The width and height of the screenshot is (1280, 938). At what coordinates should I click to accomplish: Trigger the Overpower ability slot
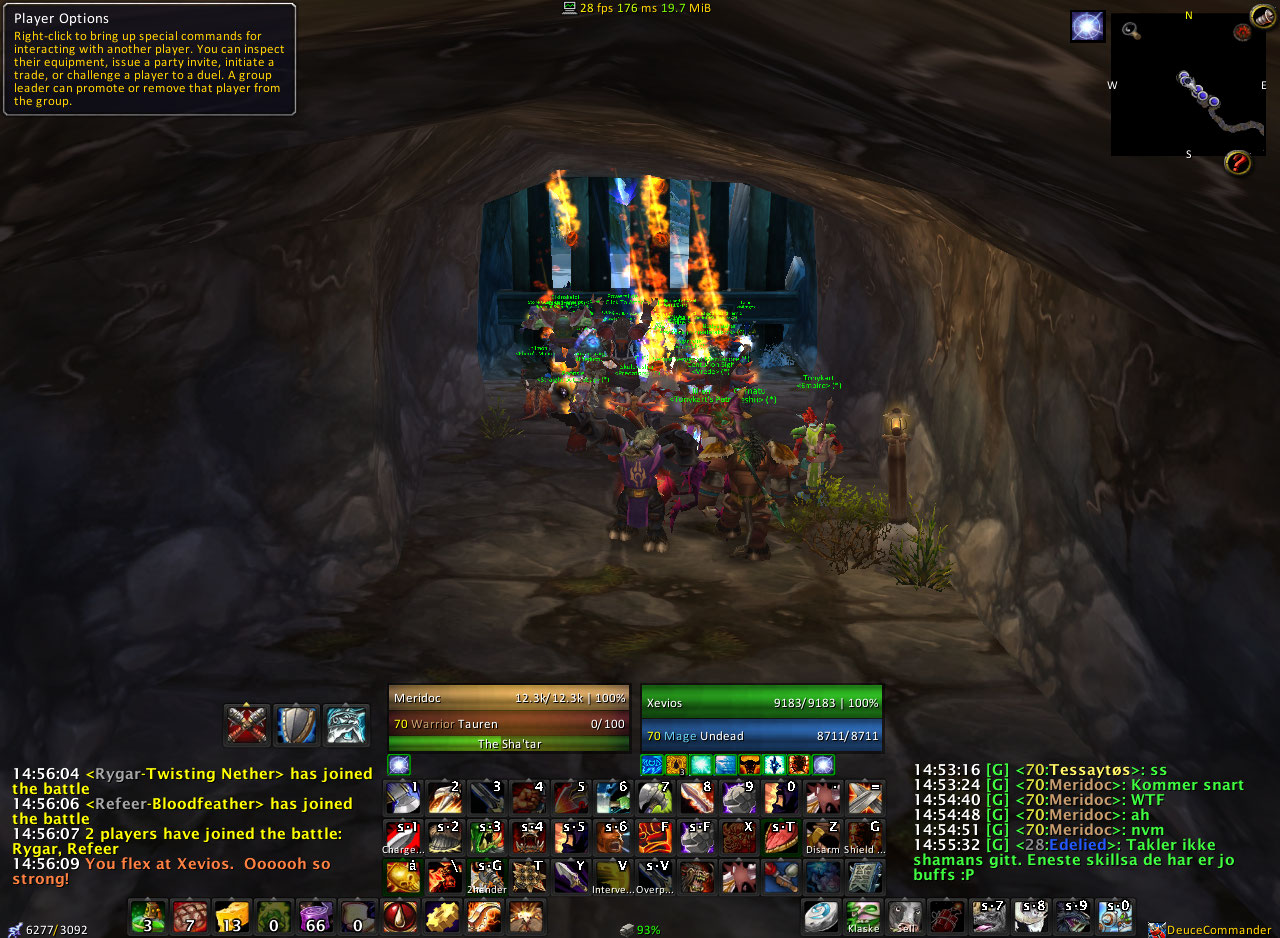[x=654, y=876]
